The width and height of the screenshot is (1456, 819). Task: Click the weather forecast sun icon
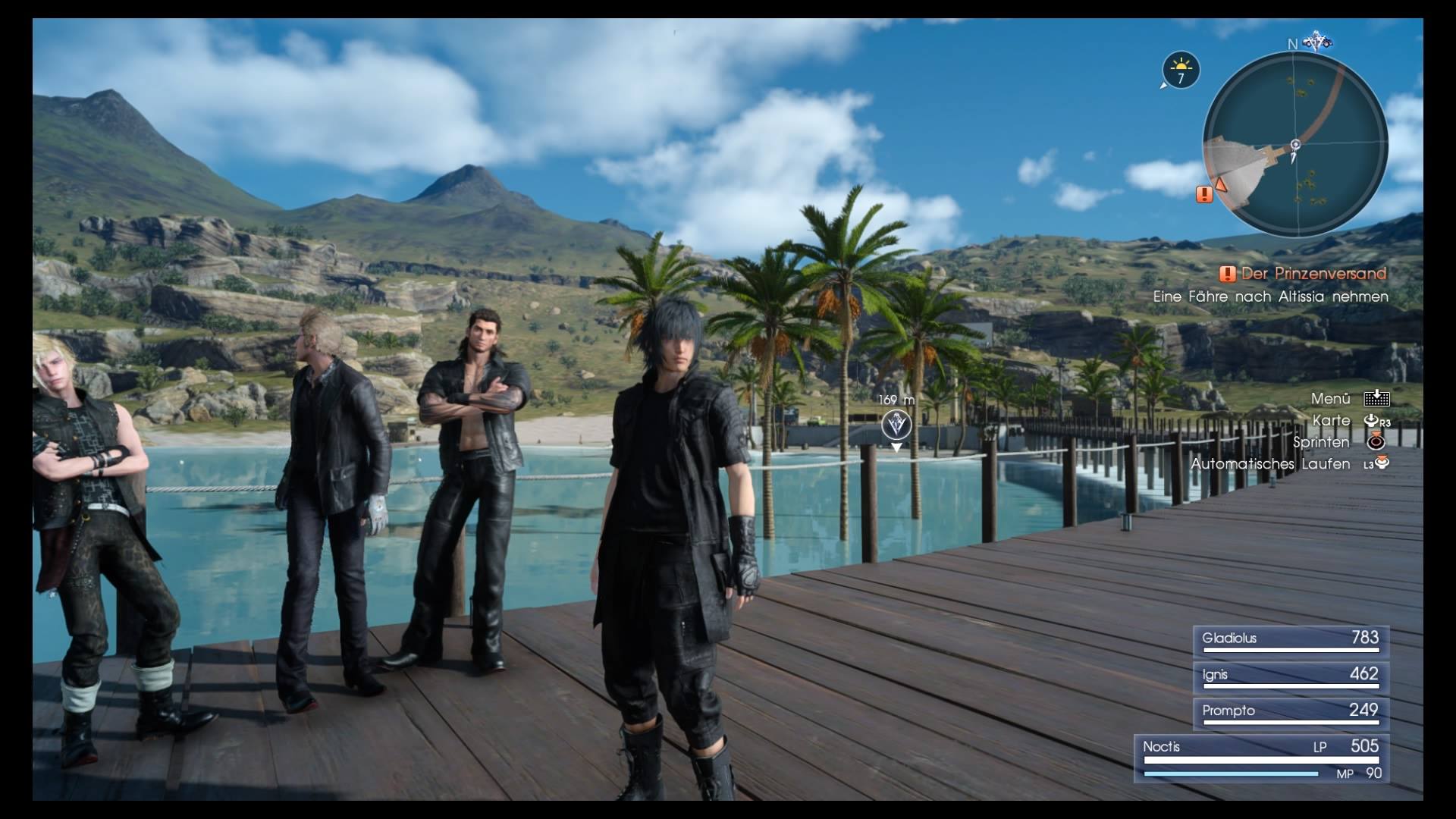(x=1180, y=64)
